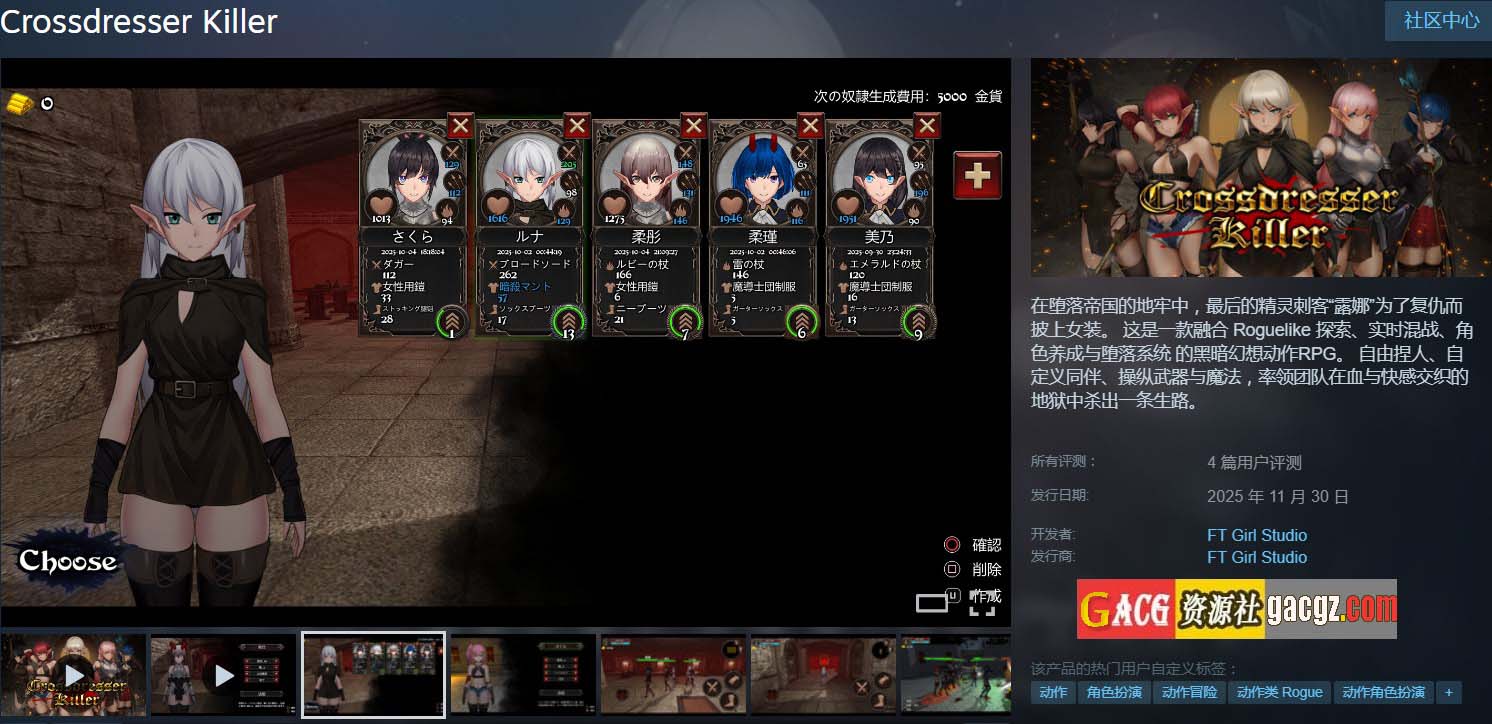Click the Choose button
The image size is (1492, 724).
tap(67, 561)
